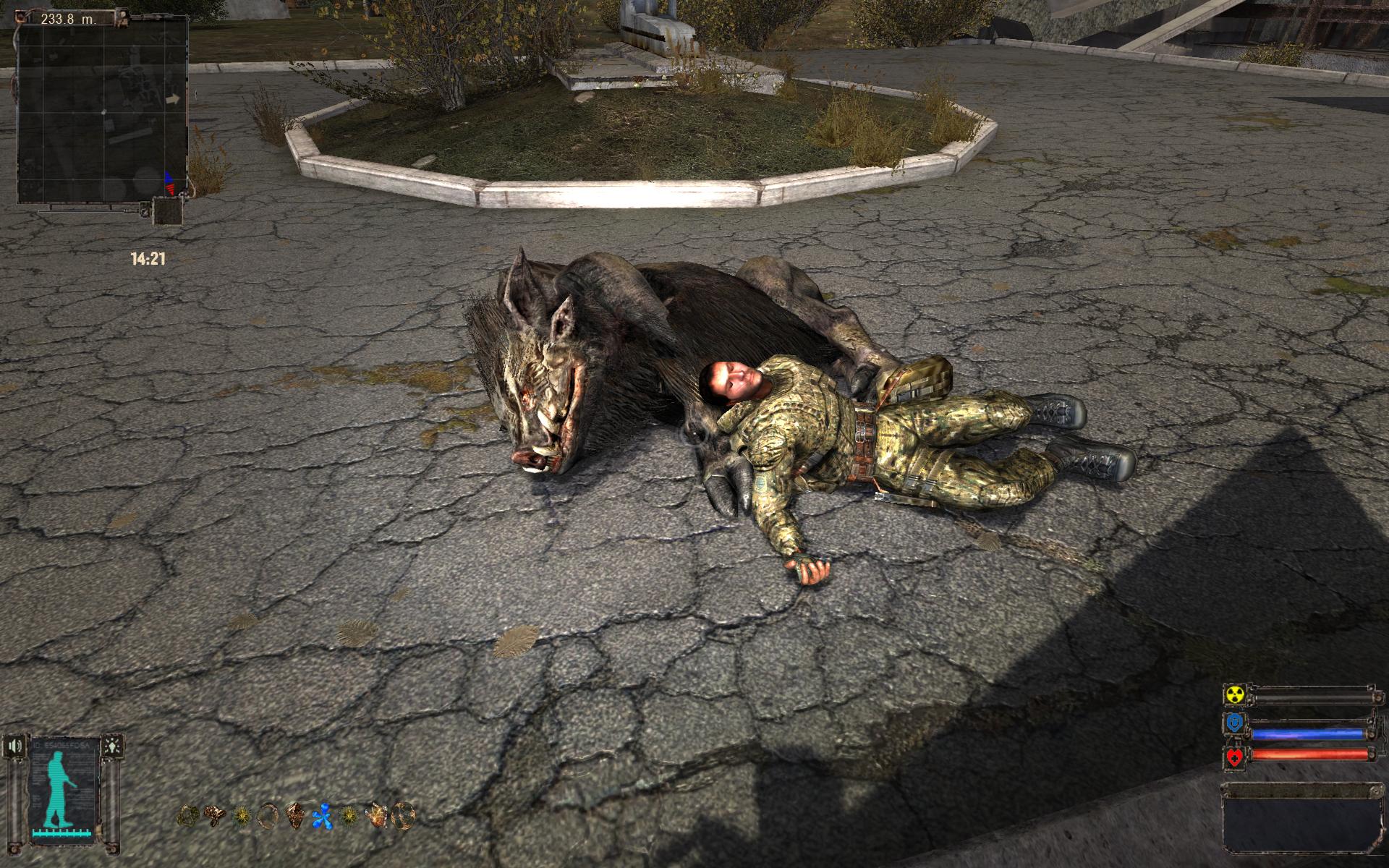This screenshot has height=868, width=1389.
Task: Select the blue armor shield icon
Action: [x=1234, y=723]
